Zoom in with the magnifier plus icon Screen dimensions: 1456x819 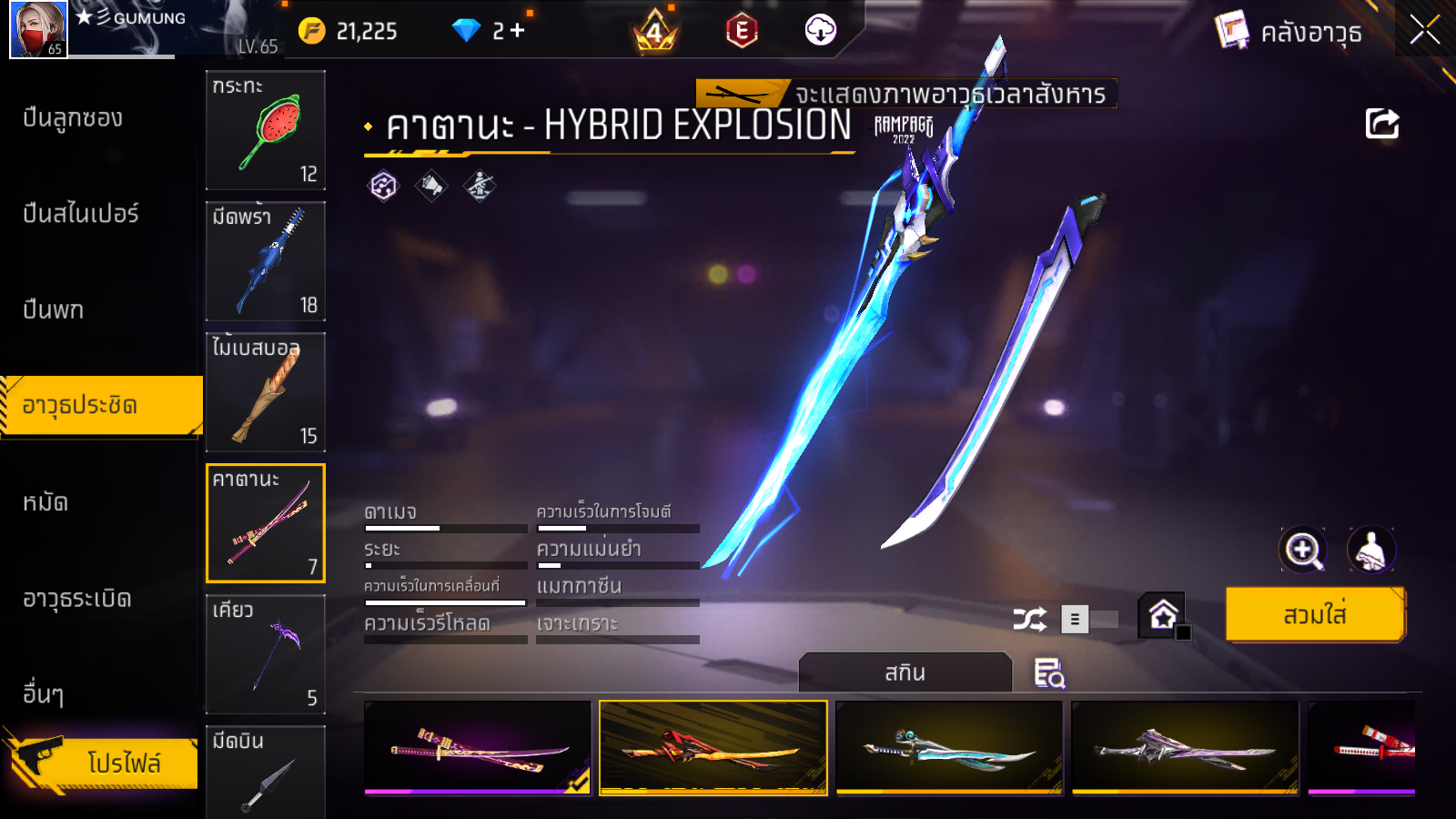(1302, 550)
